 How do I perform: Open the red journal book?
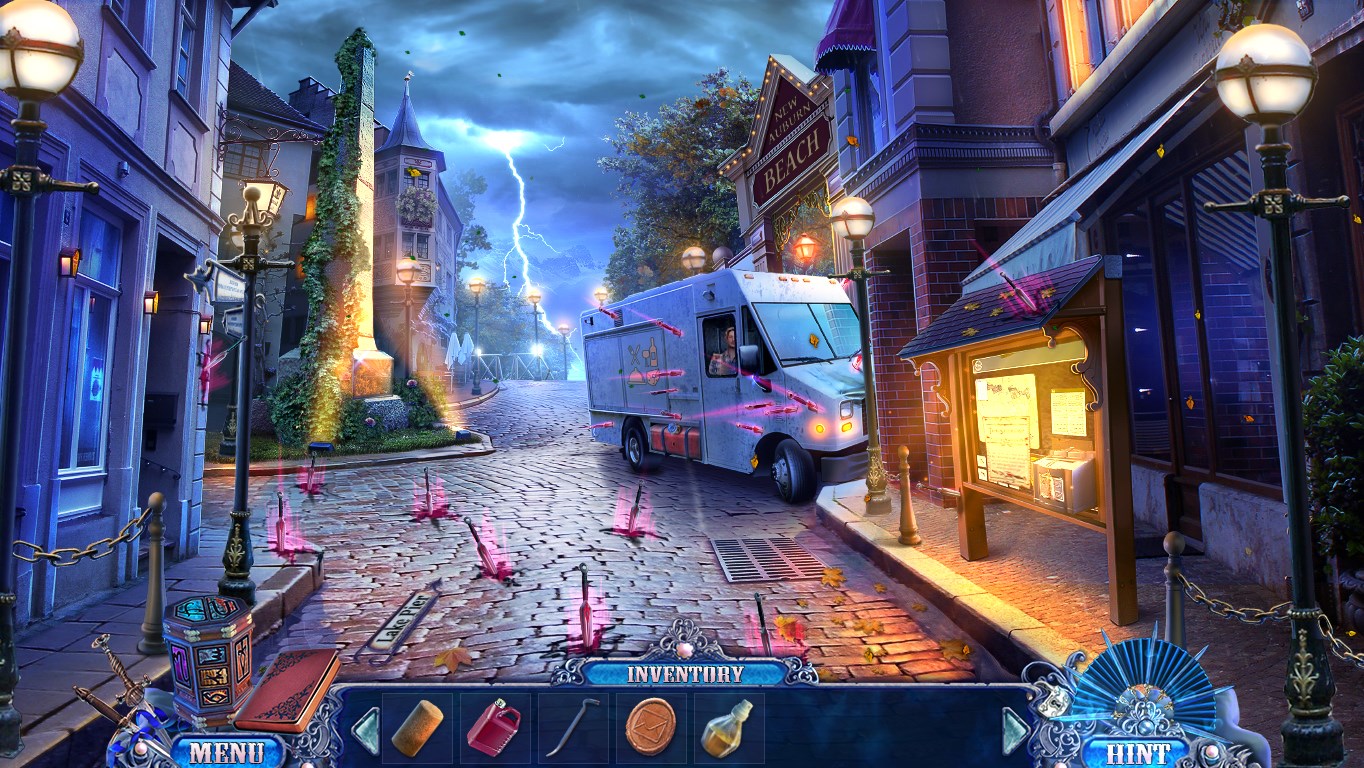click(x=286, y=689)
